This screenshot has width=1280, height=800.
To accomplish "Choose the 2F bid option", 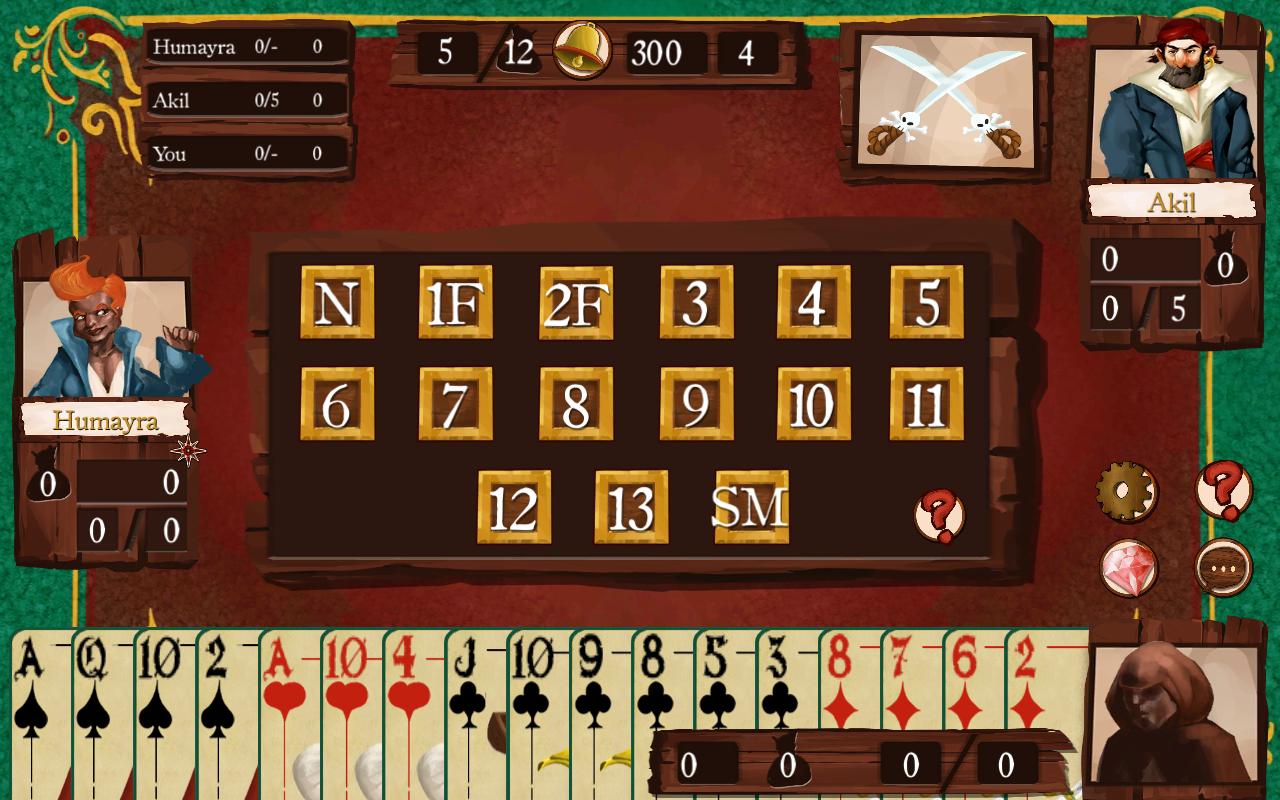I will coord(574,306).
